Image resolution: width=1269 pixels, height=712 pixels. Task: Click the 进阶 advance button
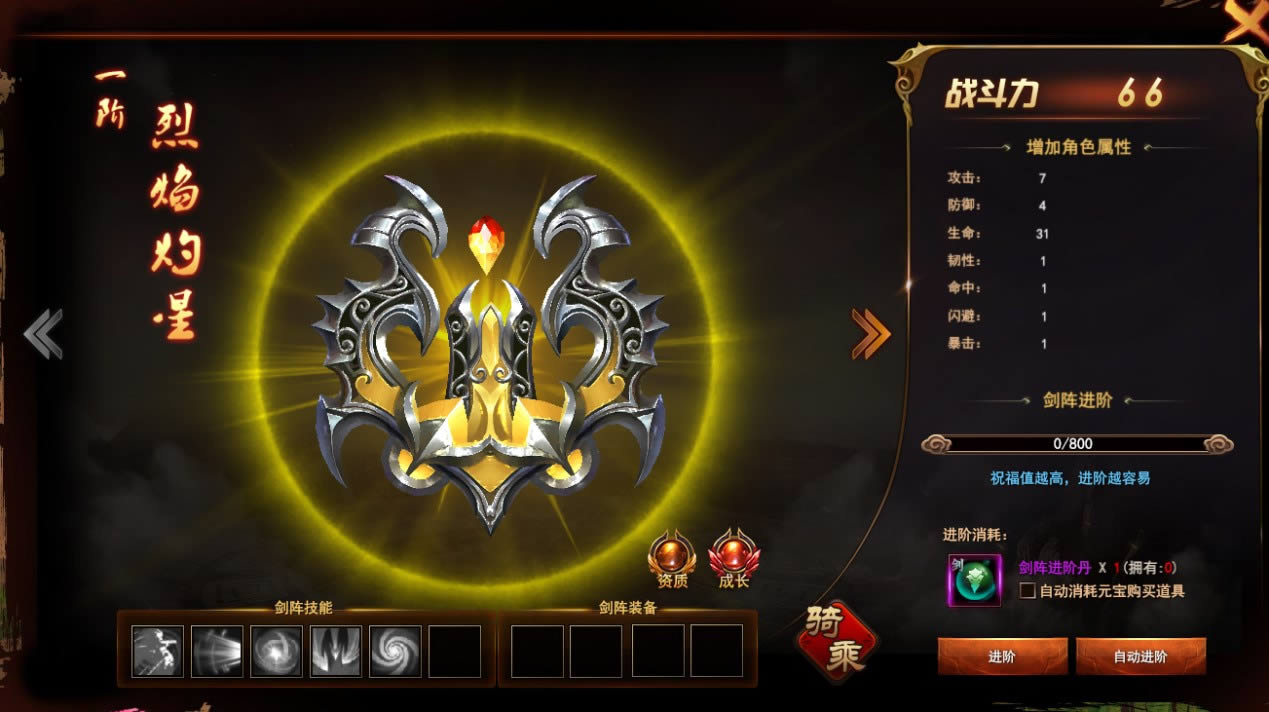[1001, 657]
